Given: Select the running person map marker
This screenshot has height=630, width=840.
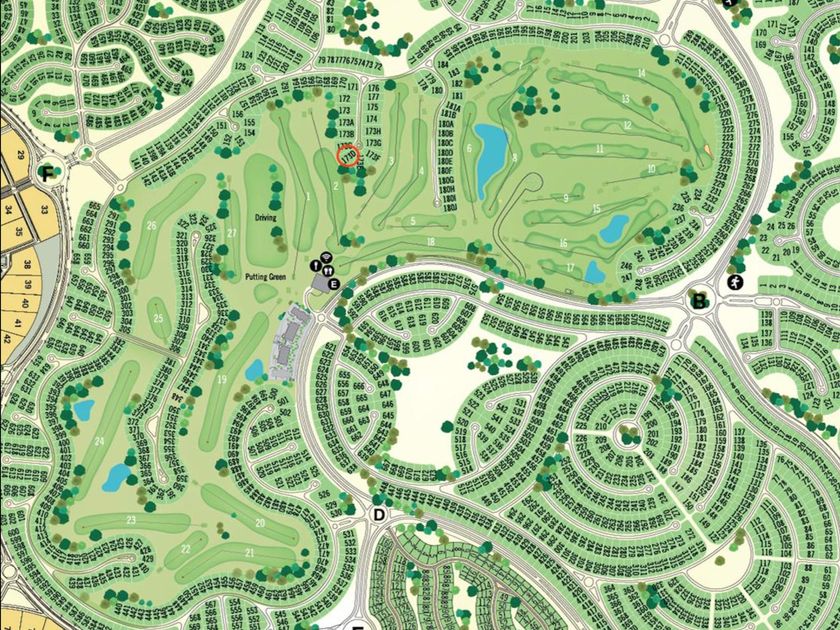Looking at the screenshot, I should [x=736, y=283].
